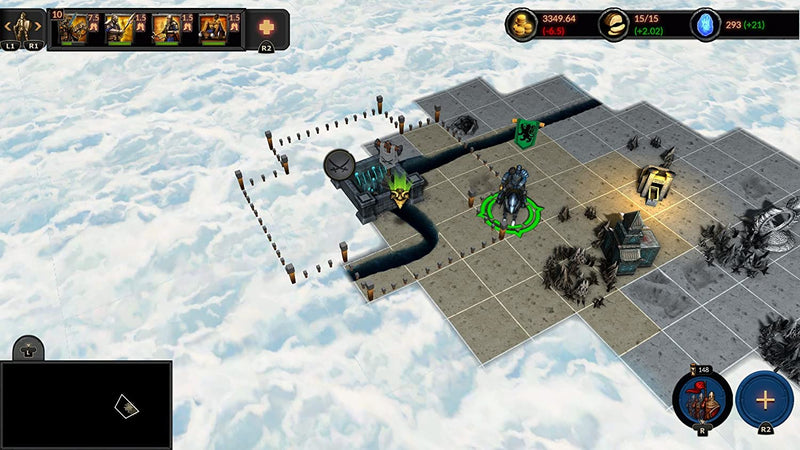The width and height of the screenshot is (800, 450).
Task: Choose the second unit portrait holding a sword
Action: click(x=120, y=29)
